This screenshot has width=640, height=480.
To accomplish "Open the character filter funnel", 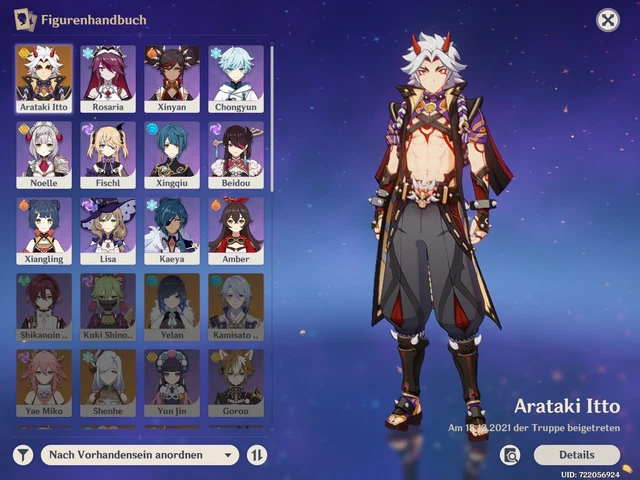I will click(x=23, y=455).
